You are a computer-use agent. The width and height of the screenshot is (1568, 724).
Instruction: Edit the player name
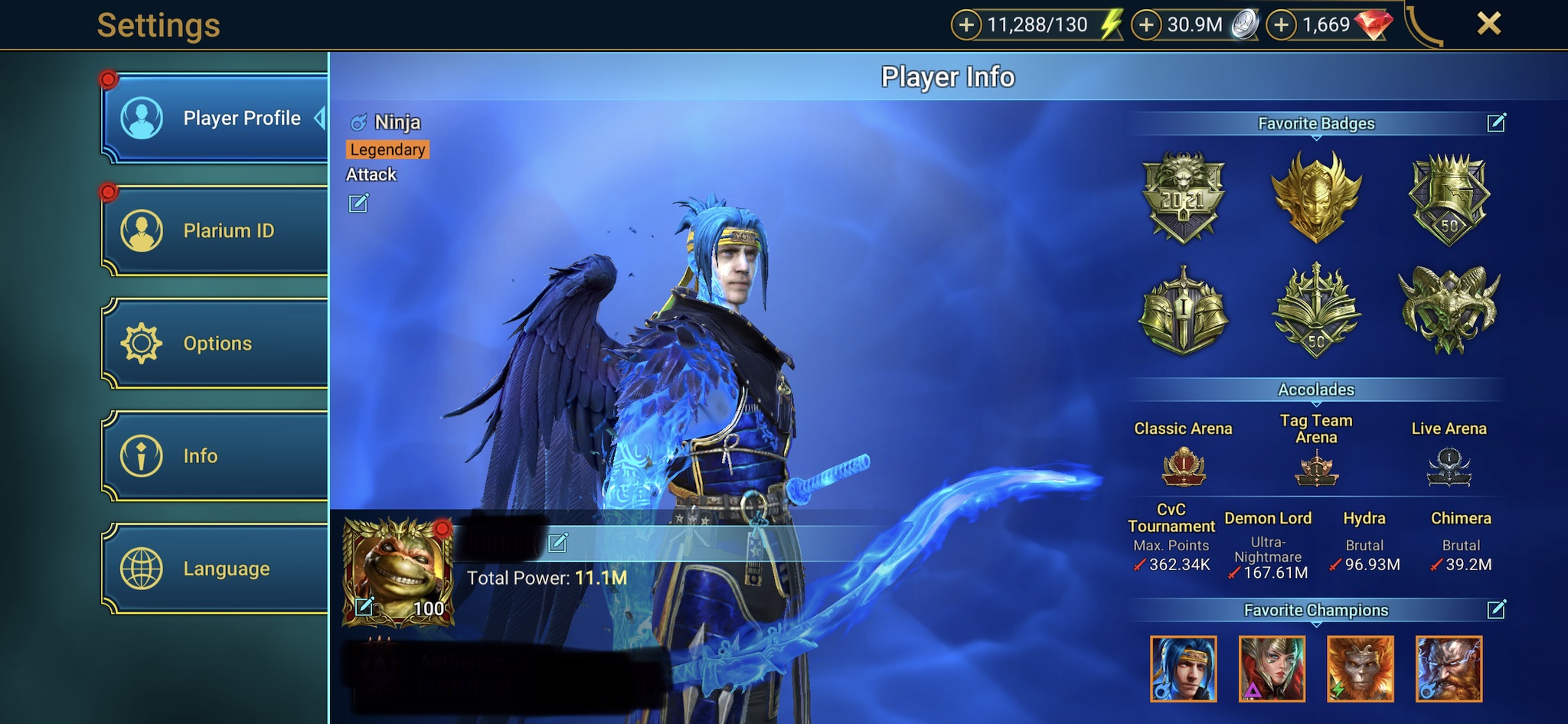(558, 543)
